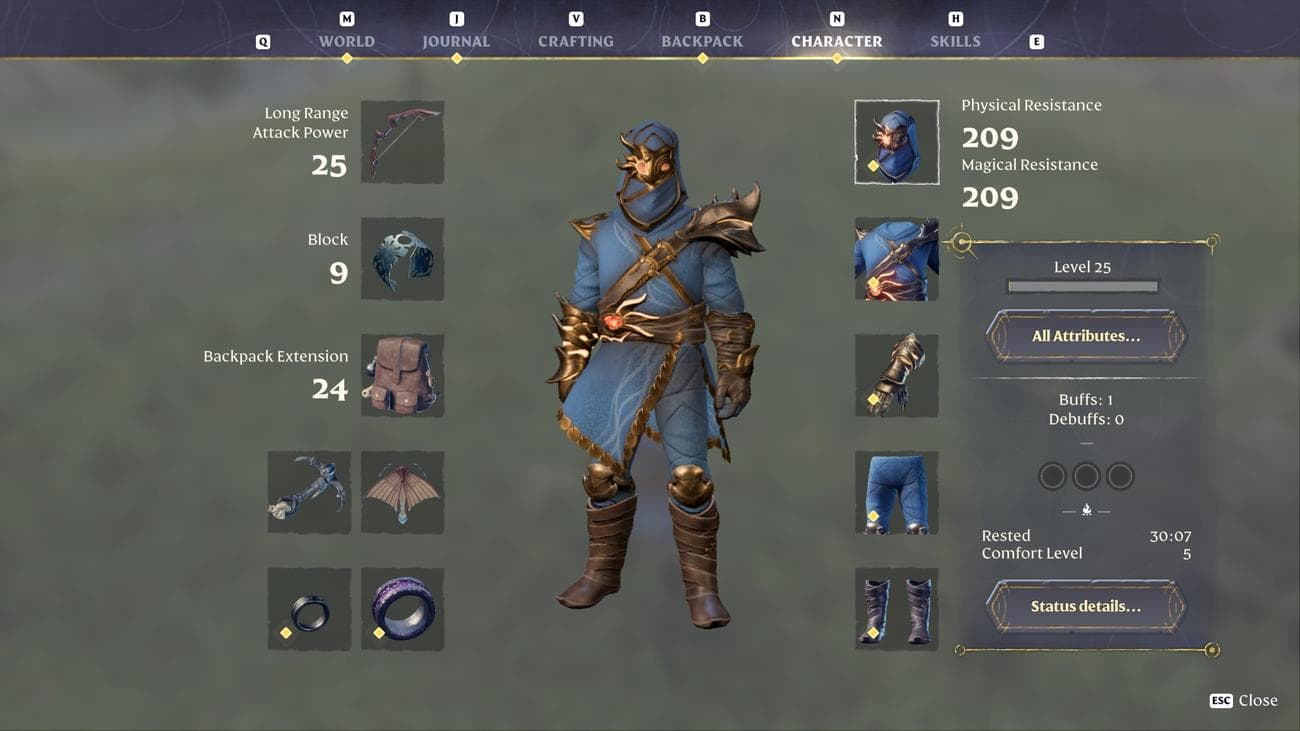
Task: Select the armored gauntlet slot
Action: (x=896, y=376)
